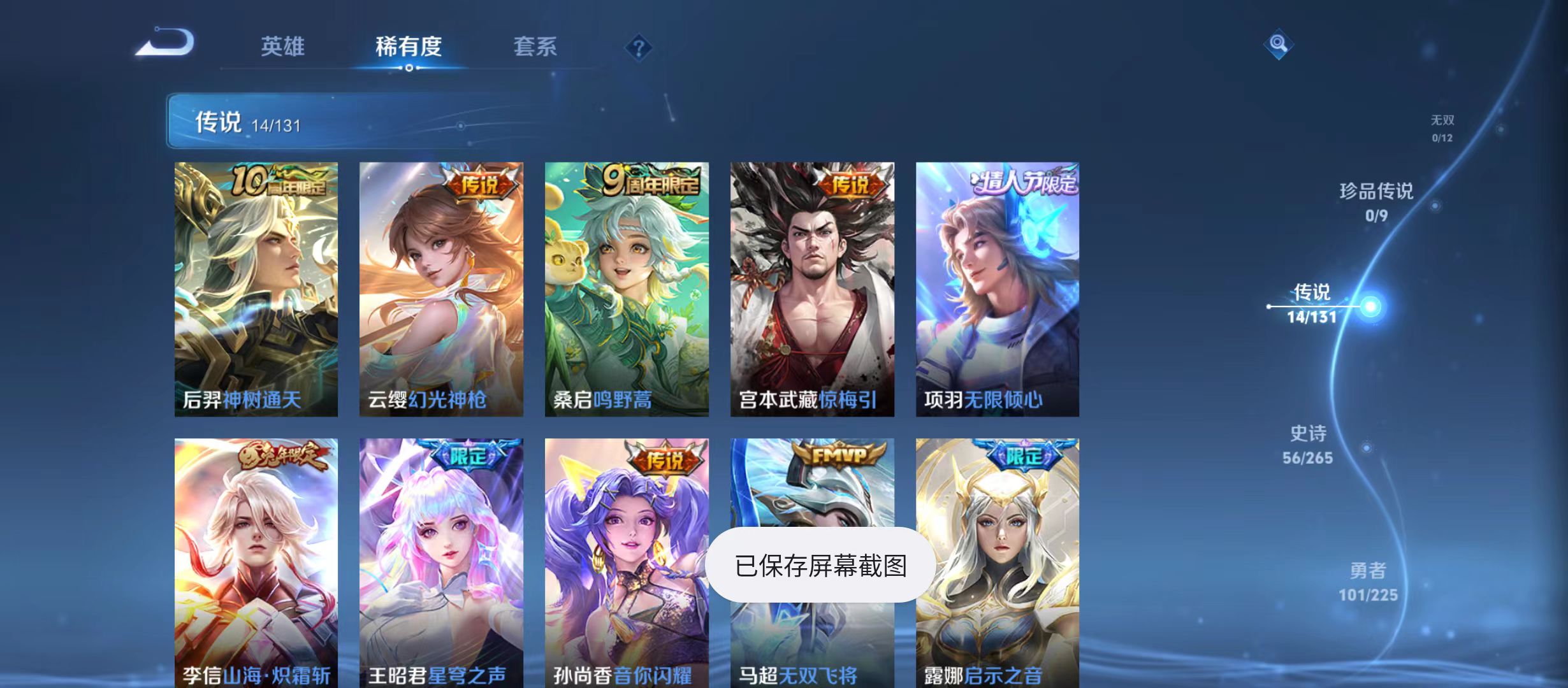Viewport: 1568px width, 688px height.
Task: Switch to the 套系 tab
Action: click(x=536, y=46)
